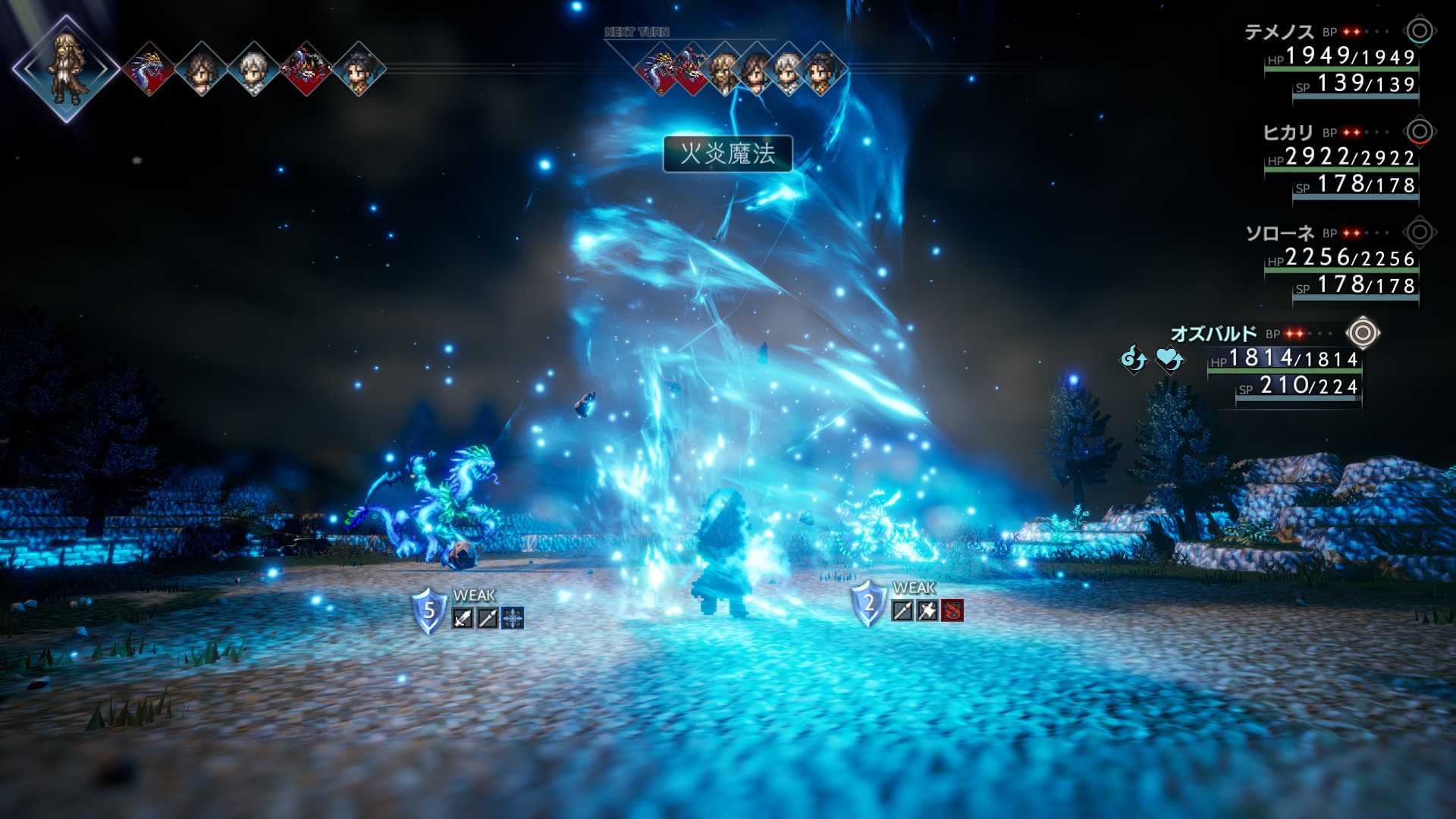1456x819 pixels.
Task: Select the polearm weakness icon on the left enemy
Action: point(488,617)
